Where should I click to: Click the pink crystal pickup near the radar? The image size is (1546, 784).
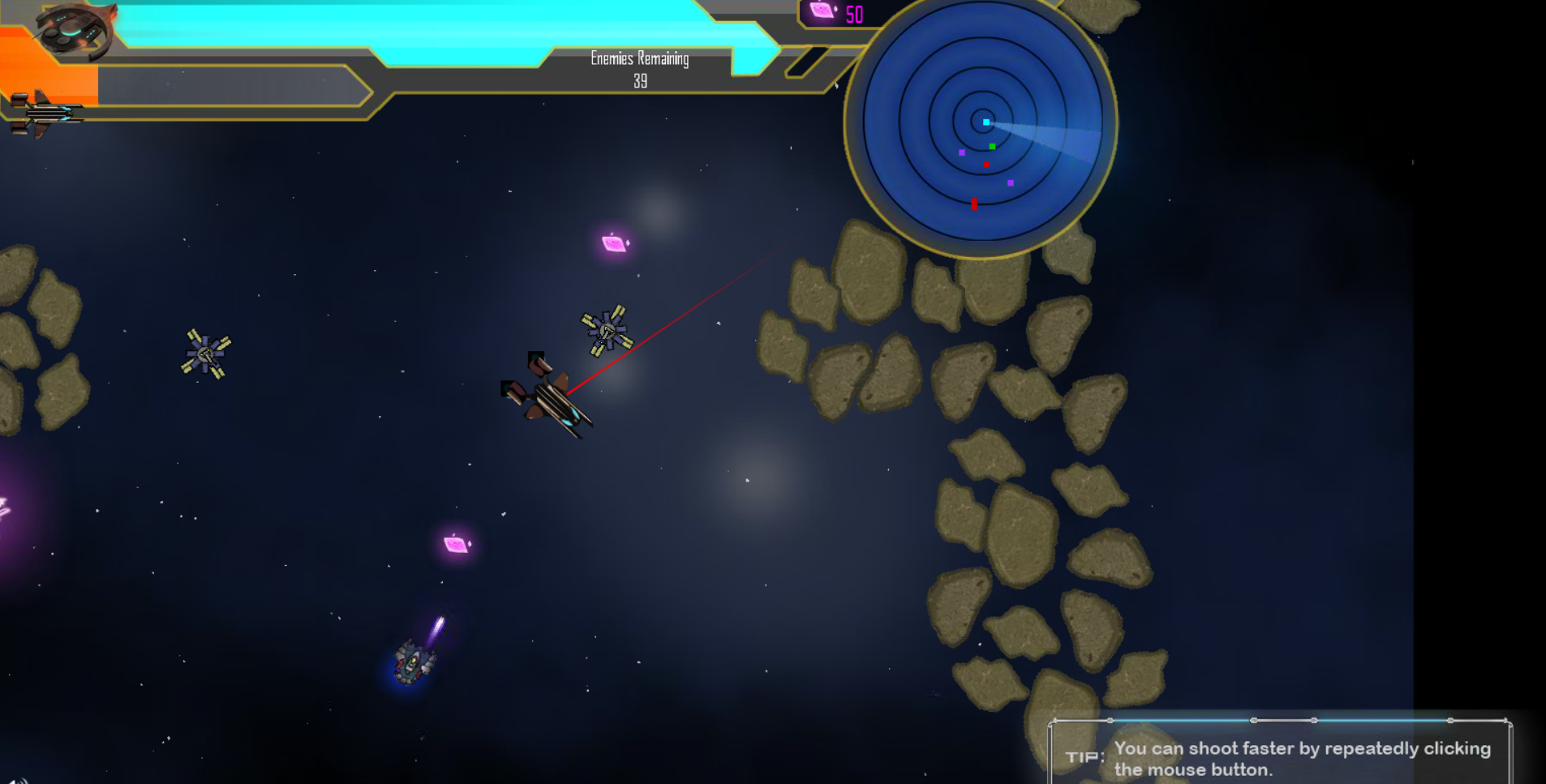[x=614, y=242]
